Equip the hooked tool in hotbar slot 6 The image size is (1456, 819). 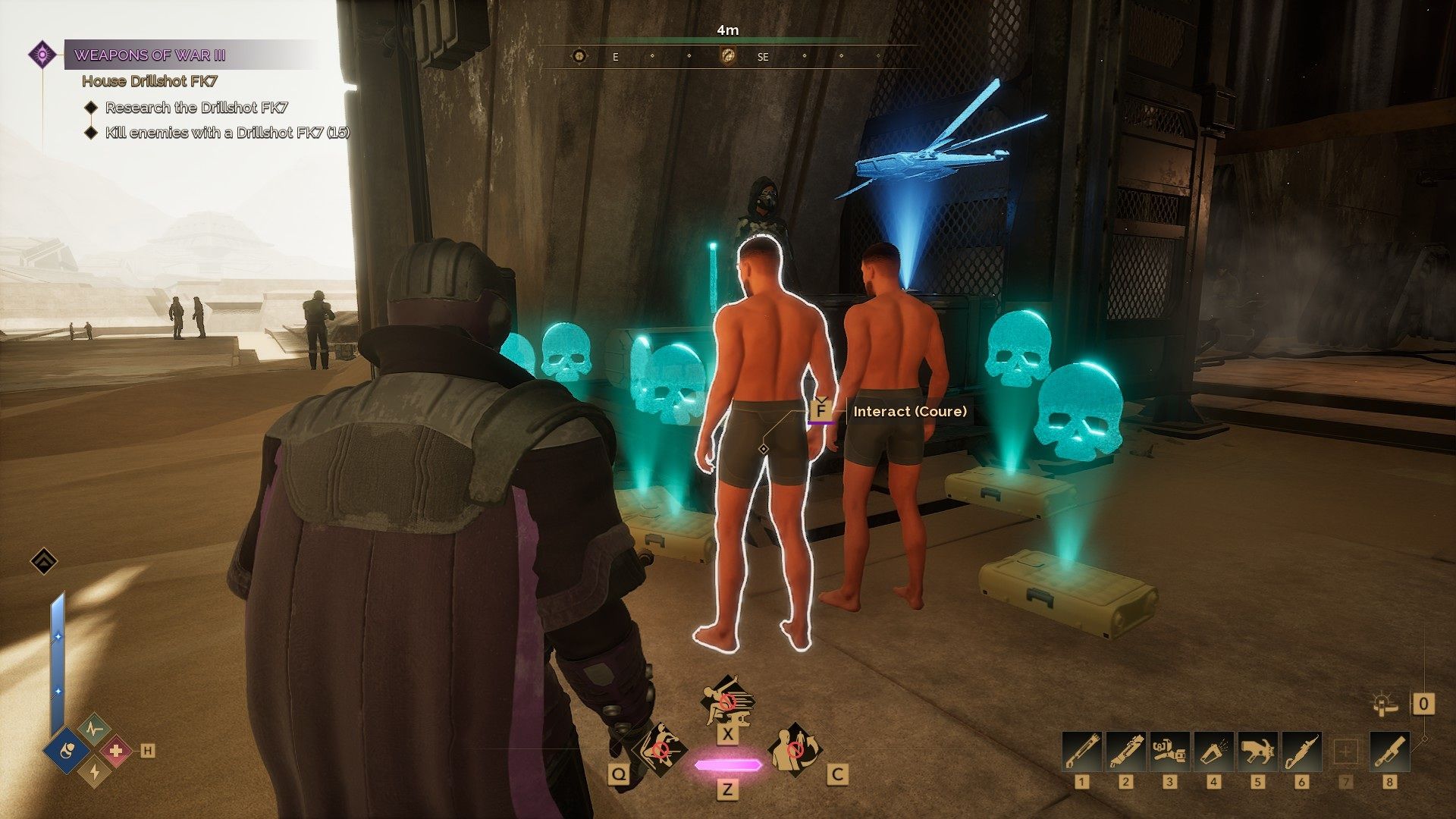tap(1301, 752)
